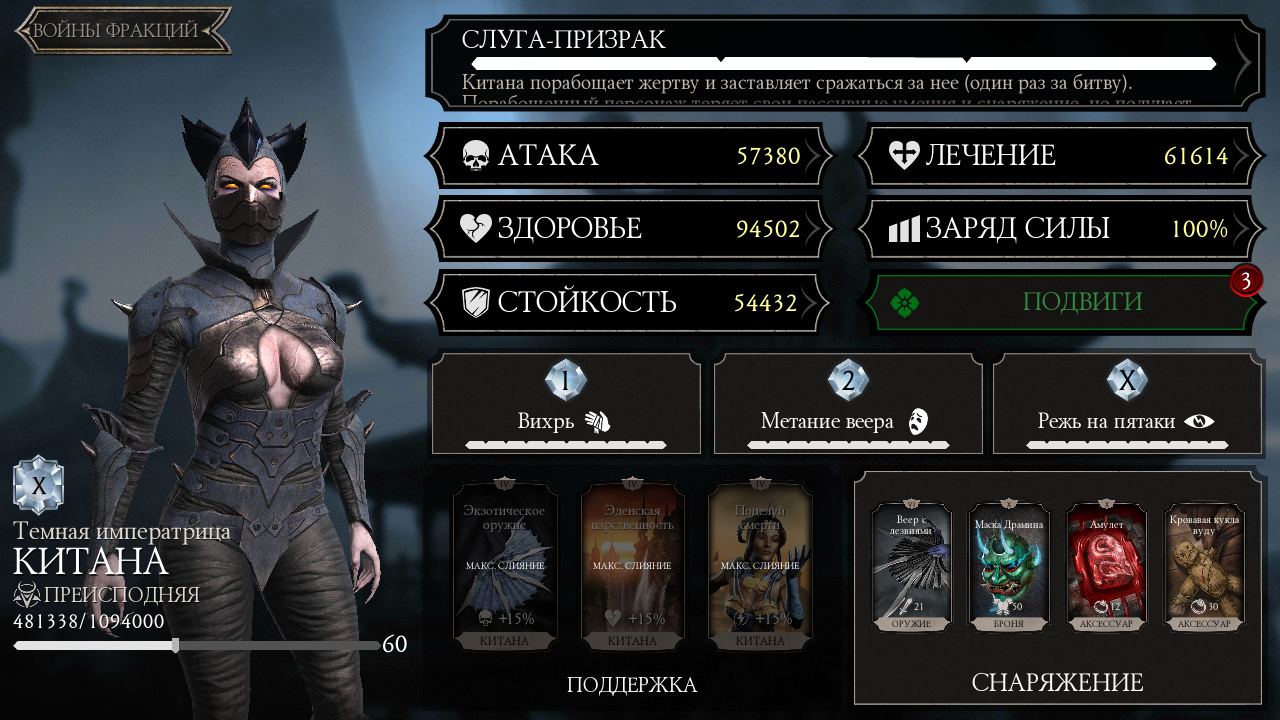Select the Веер с лезвиями weapon slot

click(x=911, y=567)
